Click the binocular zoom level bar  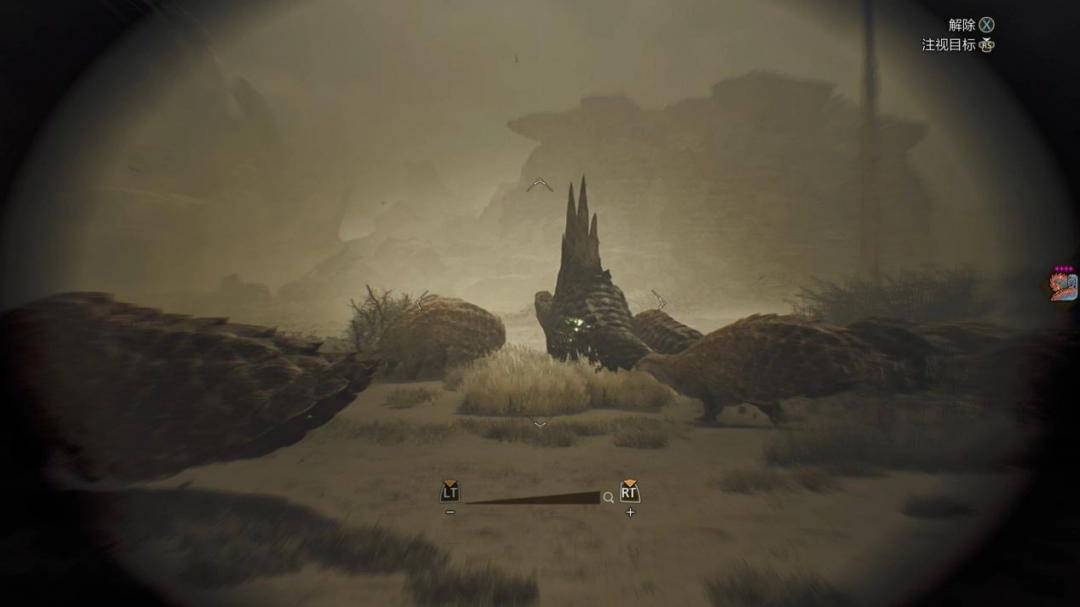click(x=531, y=497)
